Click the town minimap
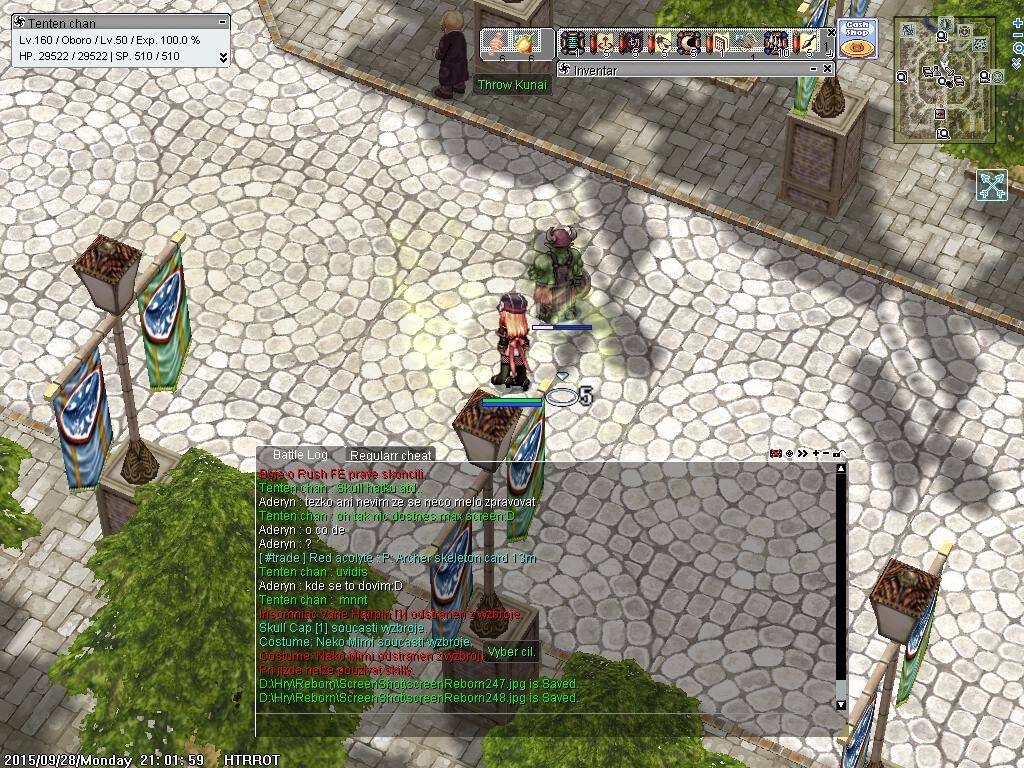Image resolution: width=1024 pixels, height=768 pixels. [x=943, y=82]
